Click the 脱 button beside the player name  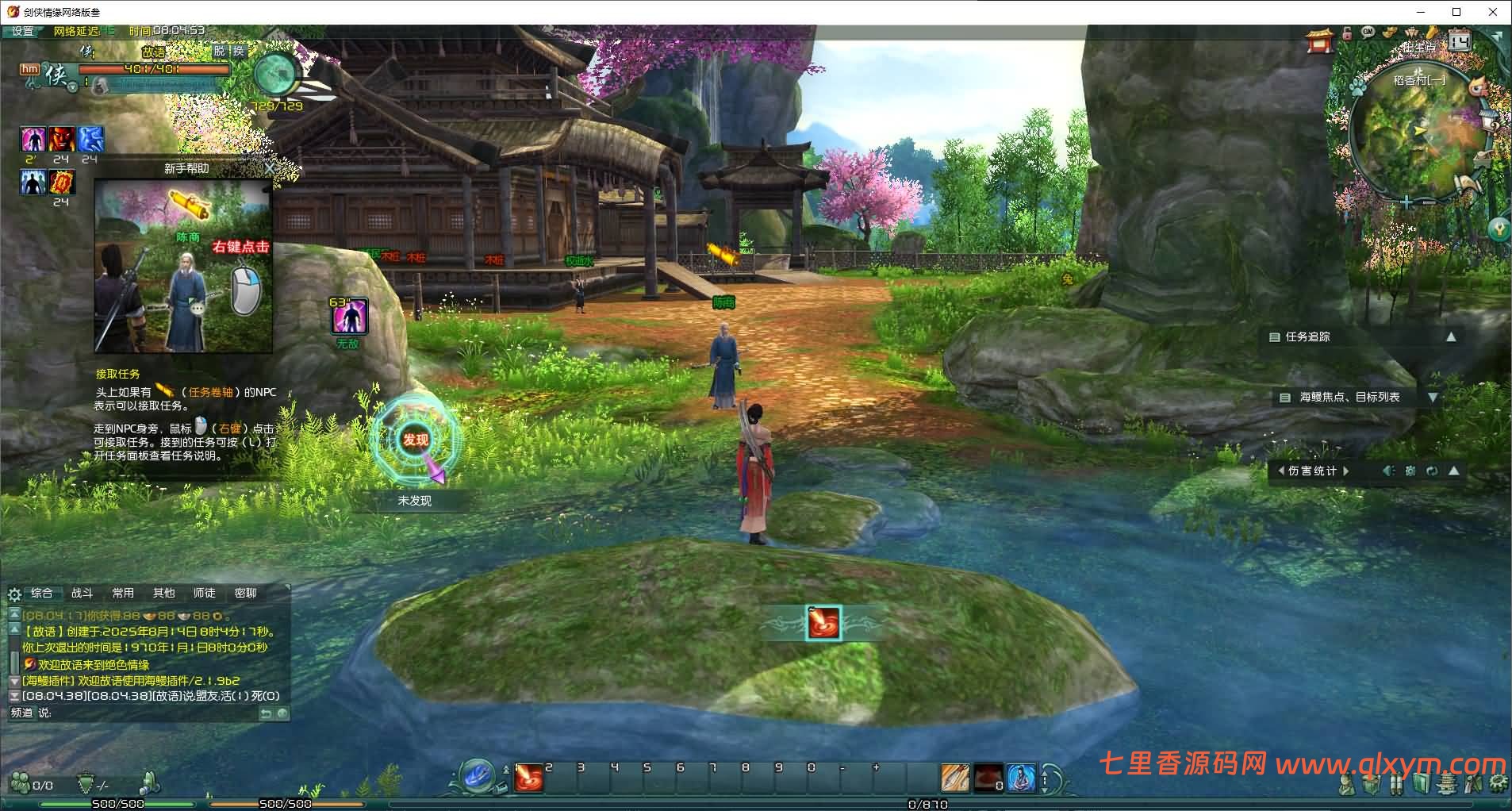[220, 51]
